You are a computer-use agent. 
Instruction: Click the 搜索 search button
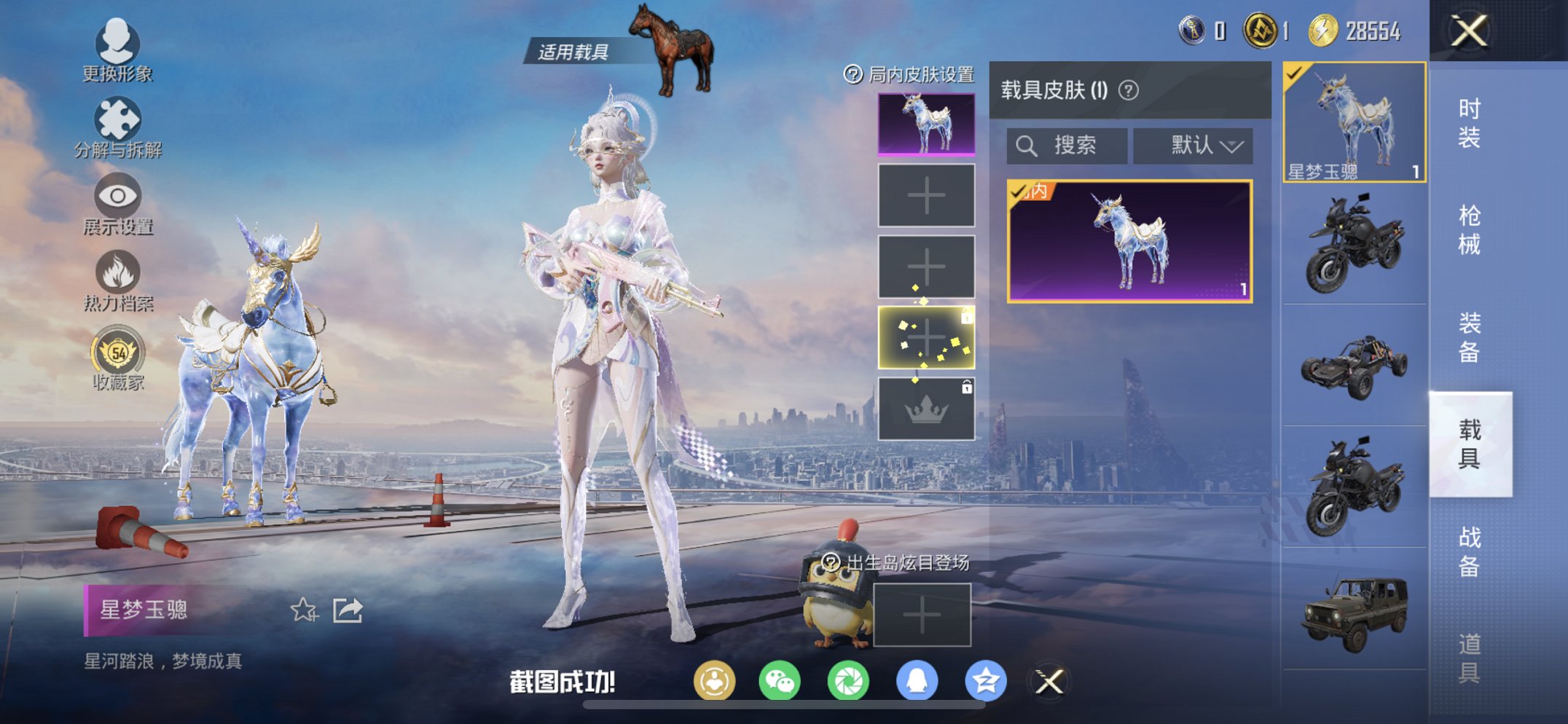point(1066,145)
